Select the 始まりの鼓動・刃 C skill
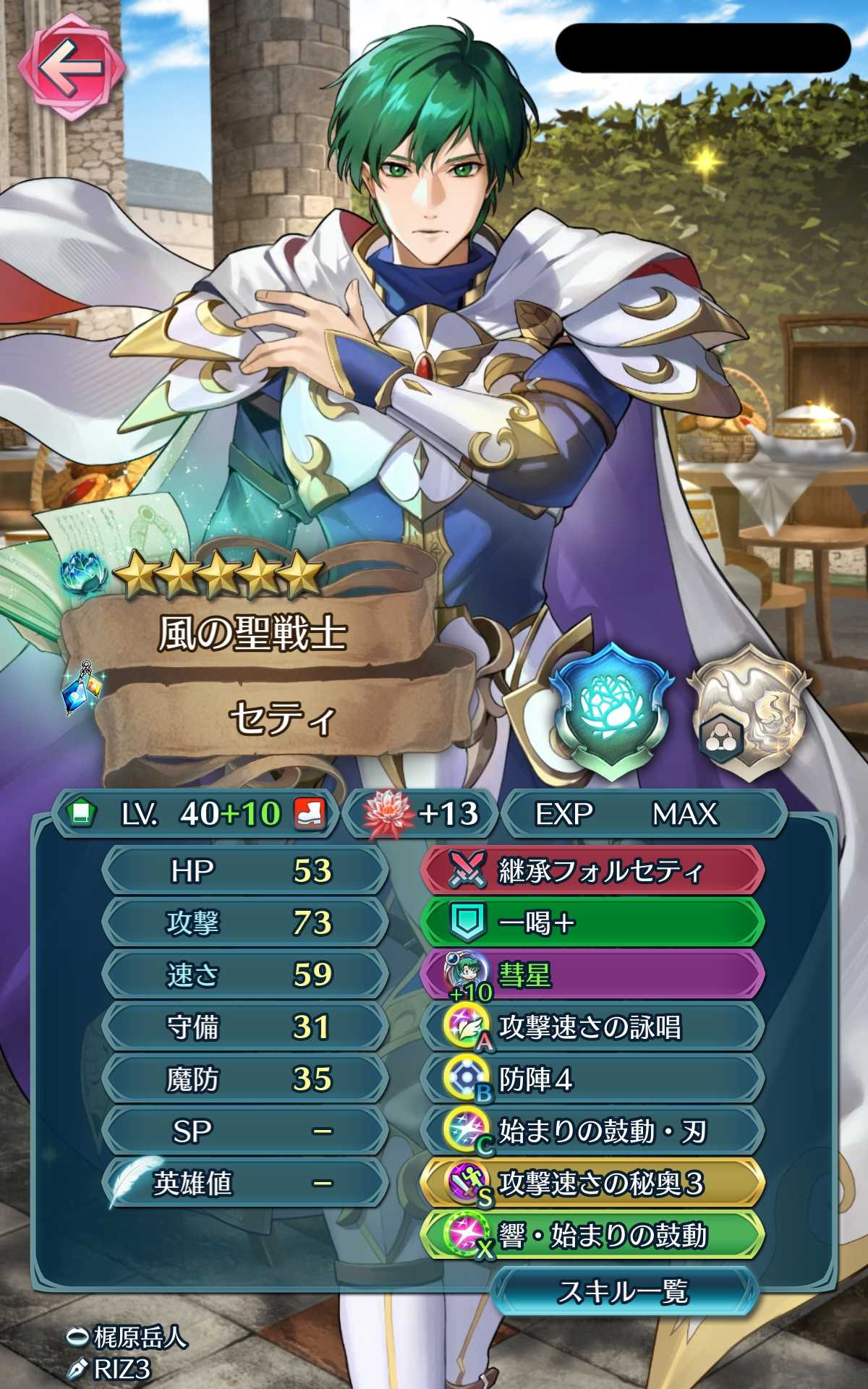Screen dimensions: 868x1389 coord(592,1131)
